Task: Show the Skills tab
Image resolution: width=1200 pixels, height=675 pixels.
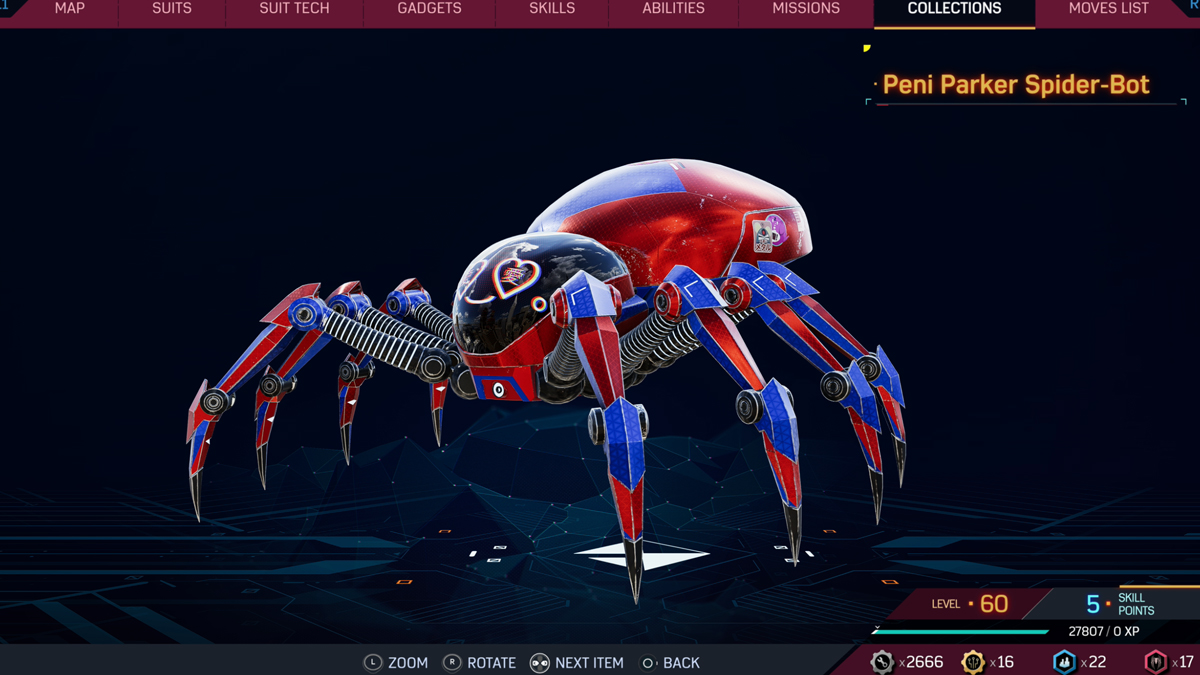Action: click(x=552, y=9)
